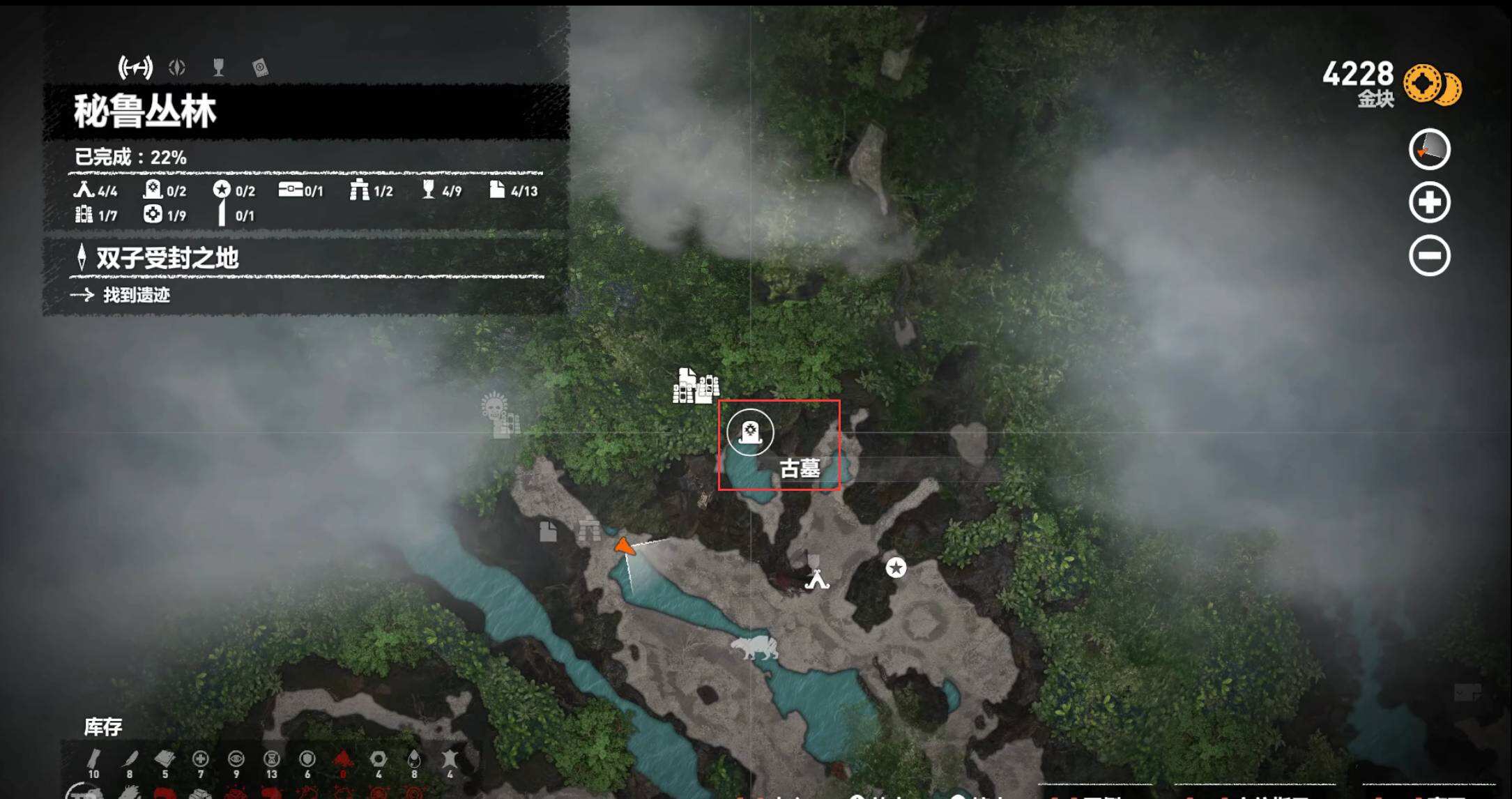Toggle the relics 4/9 legend entry
Image resolution: width=1512 pixels, height=799 pixels.
(x=442, y=190)
